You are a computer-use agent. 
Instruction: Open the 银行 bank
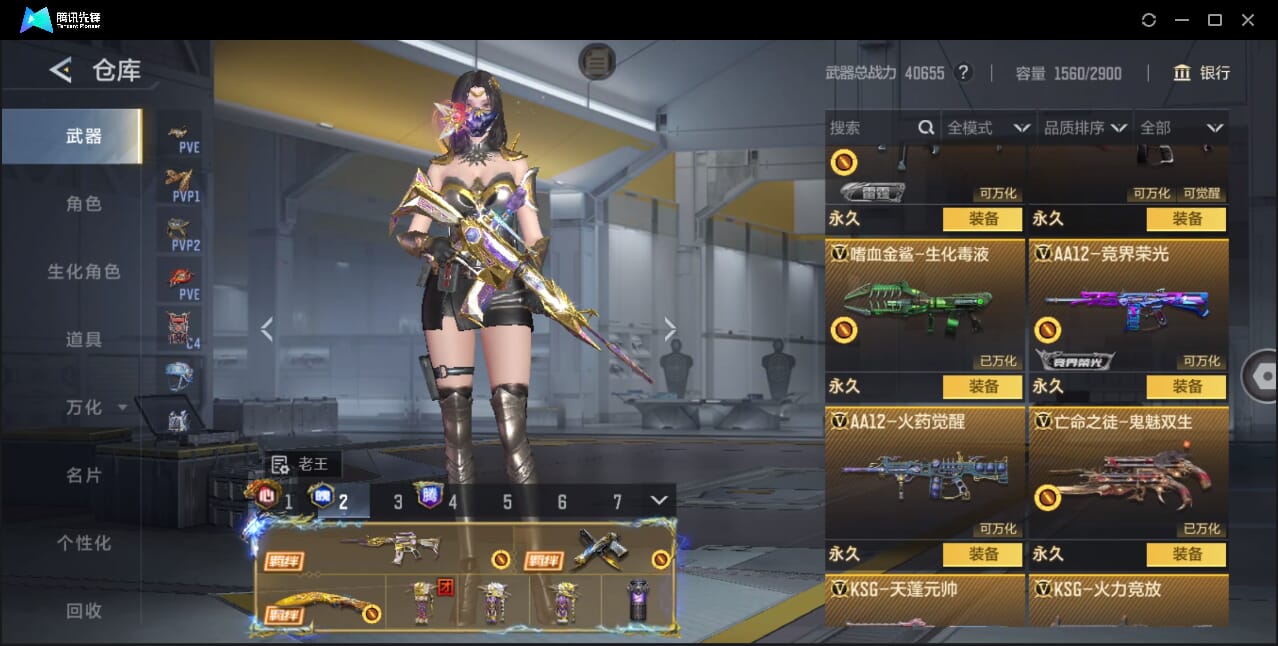(x=1202, y=73)
